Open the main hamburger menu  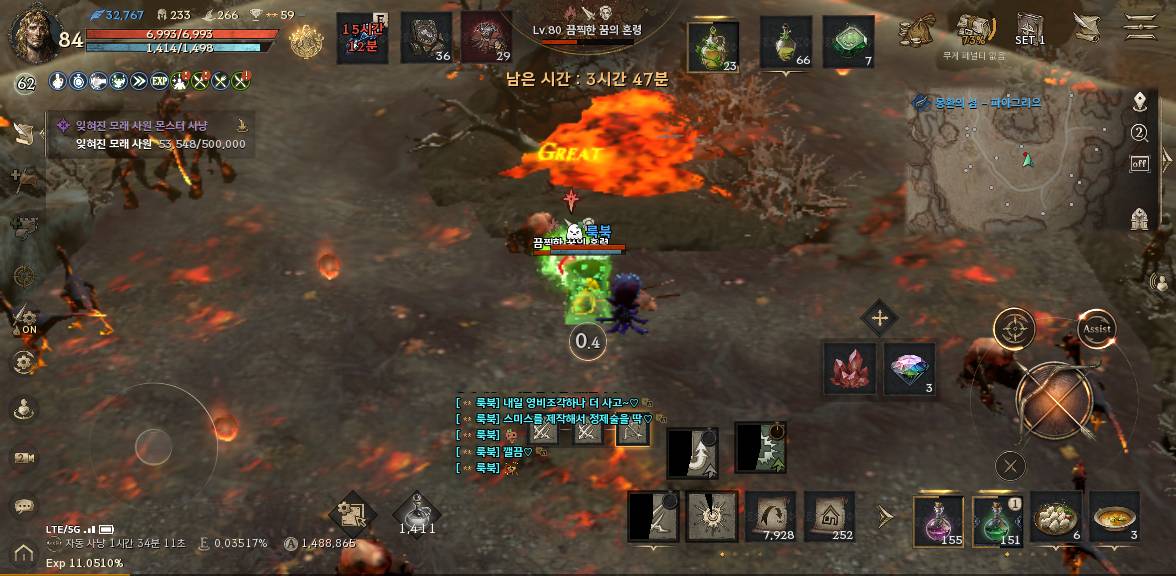[x=1141, y=27]
